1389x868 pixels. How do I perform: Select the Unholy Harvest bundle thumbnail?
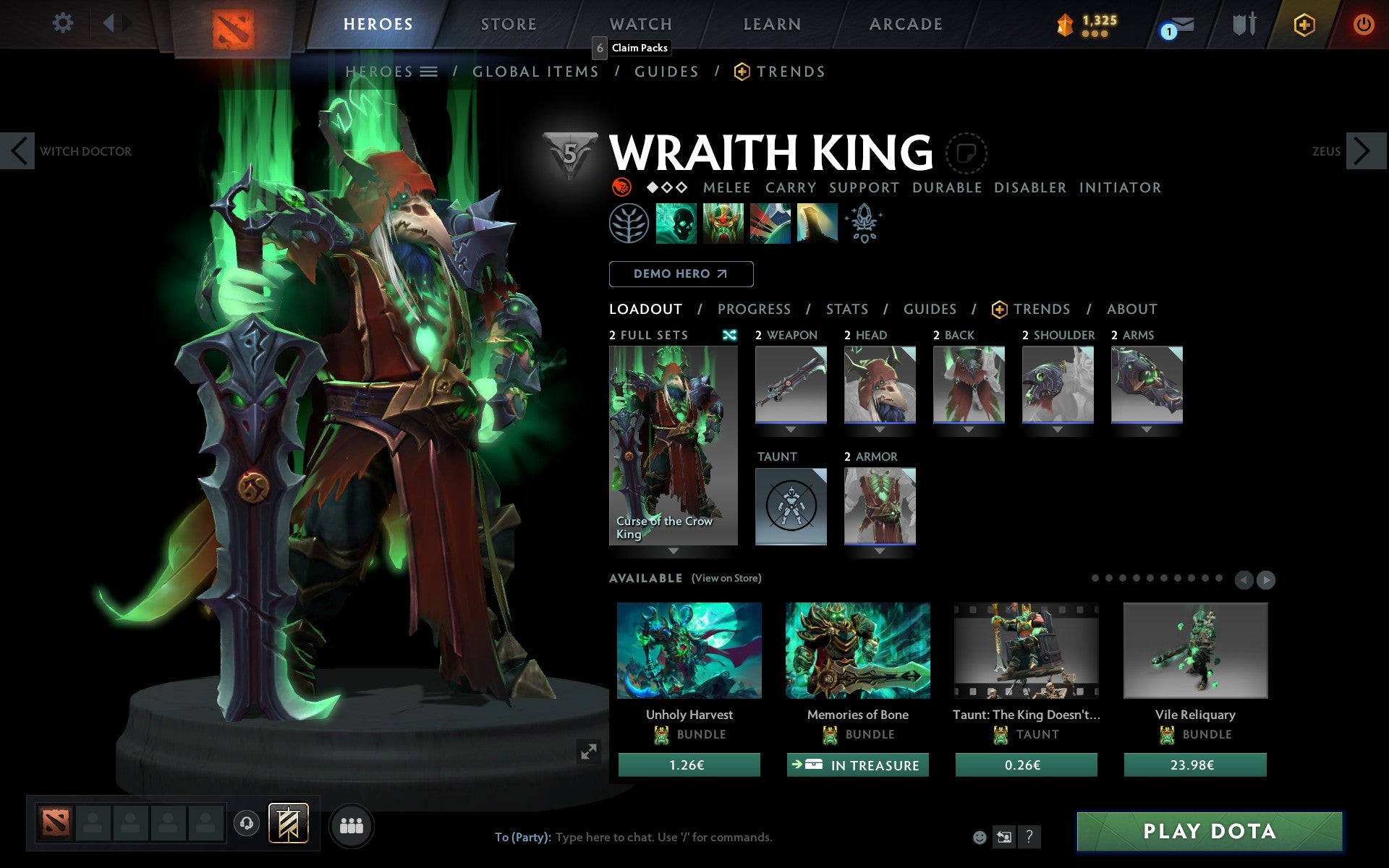click(x=688, y=650)
